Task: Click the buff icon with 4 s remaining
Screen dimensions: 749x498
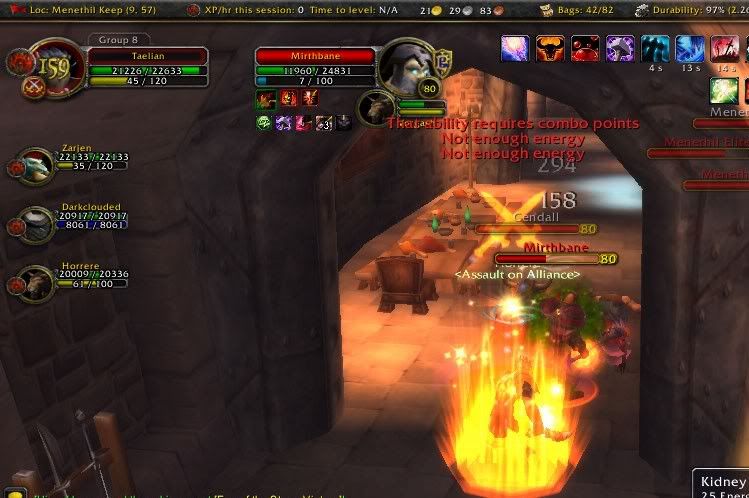Action: pyautogui.click(x=655, y=48)
